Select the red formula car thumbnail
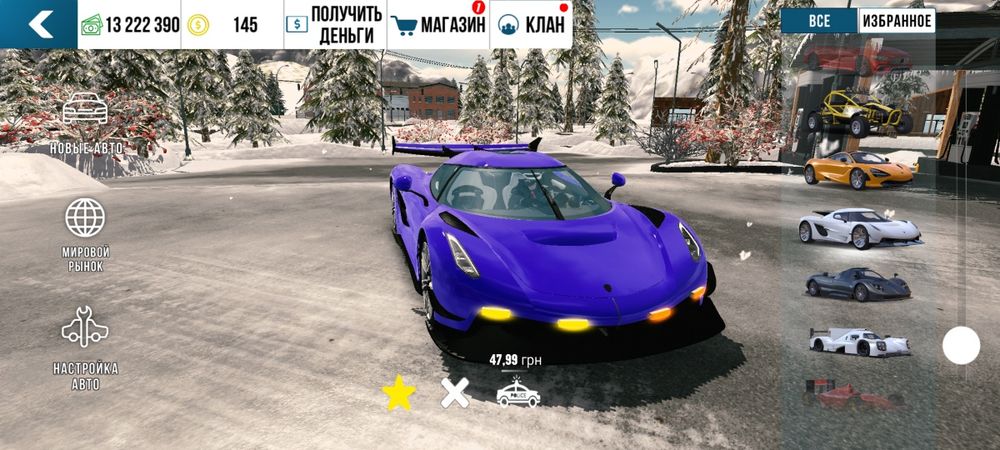 coord(858,396)
